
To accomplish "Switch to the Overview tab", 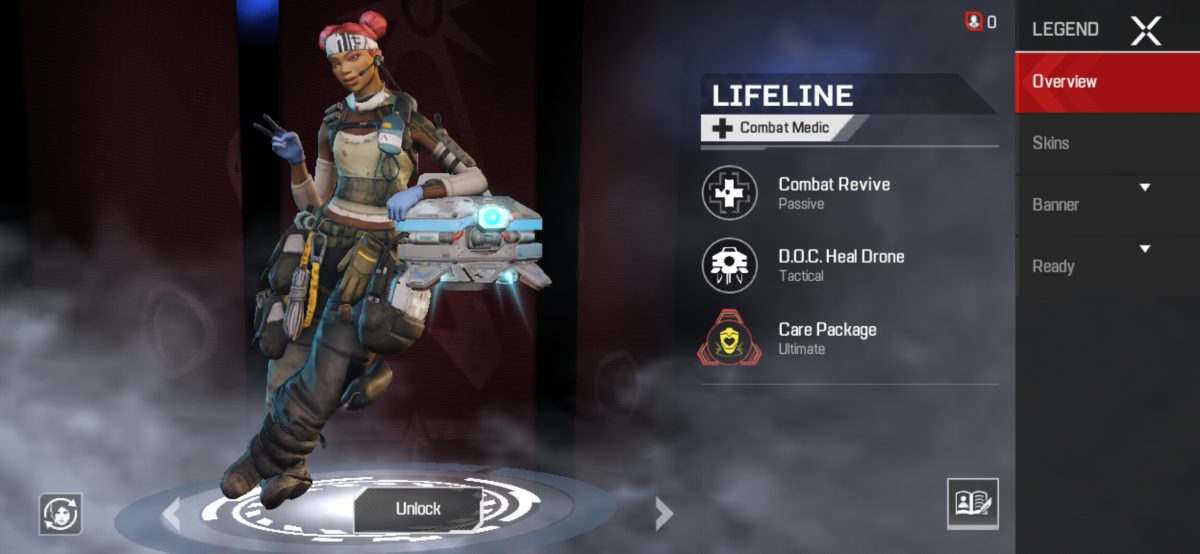I will 1107,82.
